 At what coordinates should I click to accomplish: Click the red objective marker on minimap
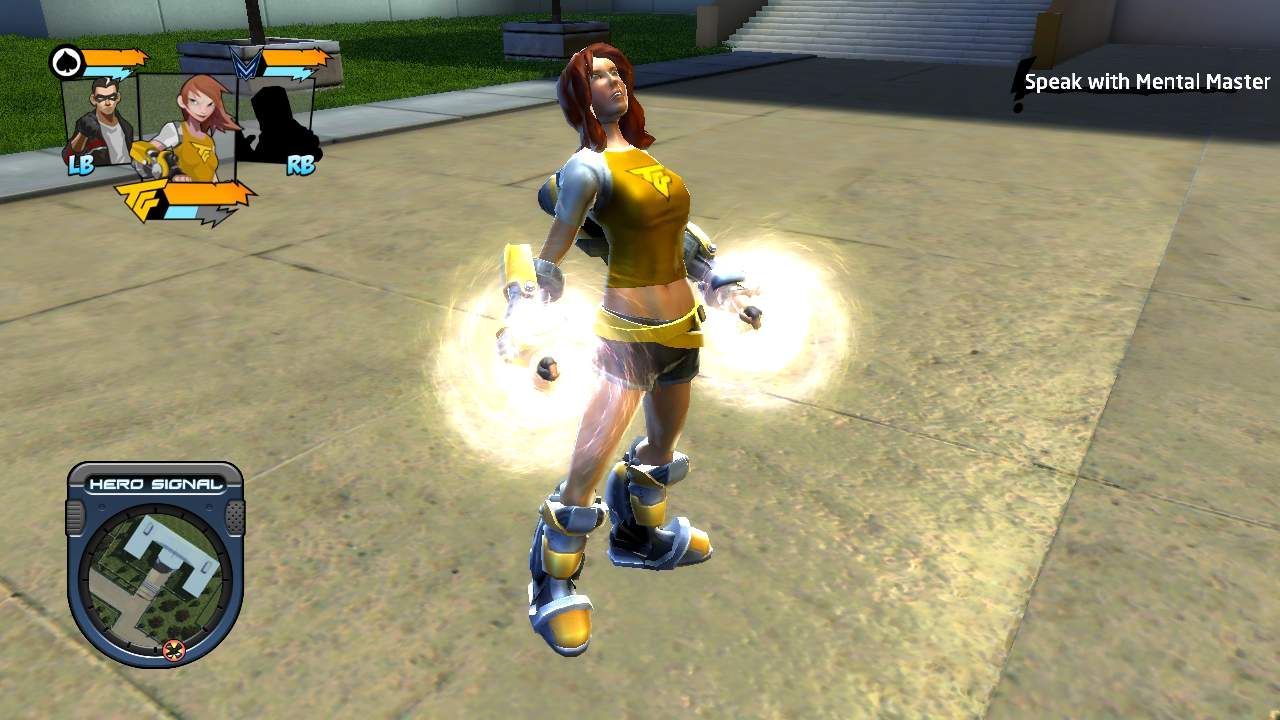click(174, 651)
